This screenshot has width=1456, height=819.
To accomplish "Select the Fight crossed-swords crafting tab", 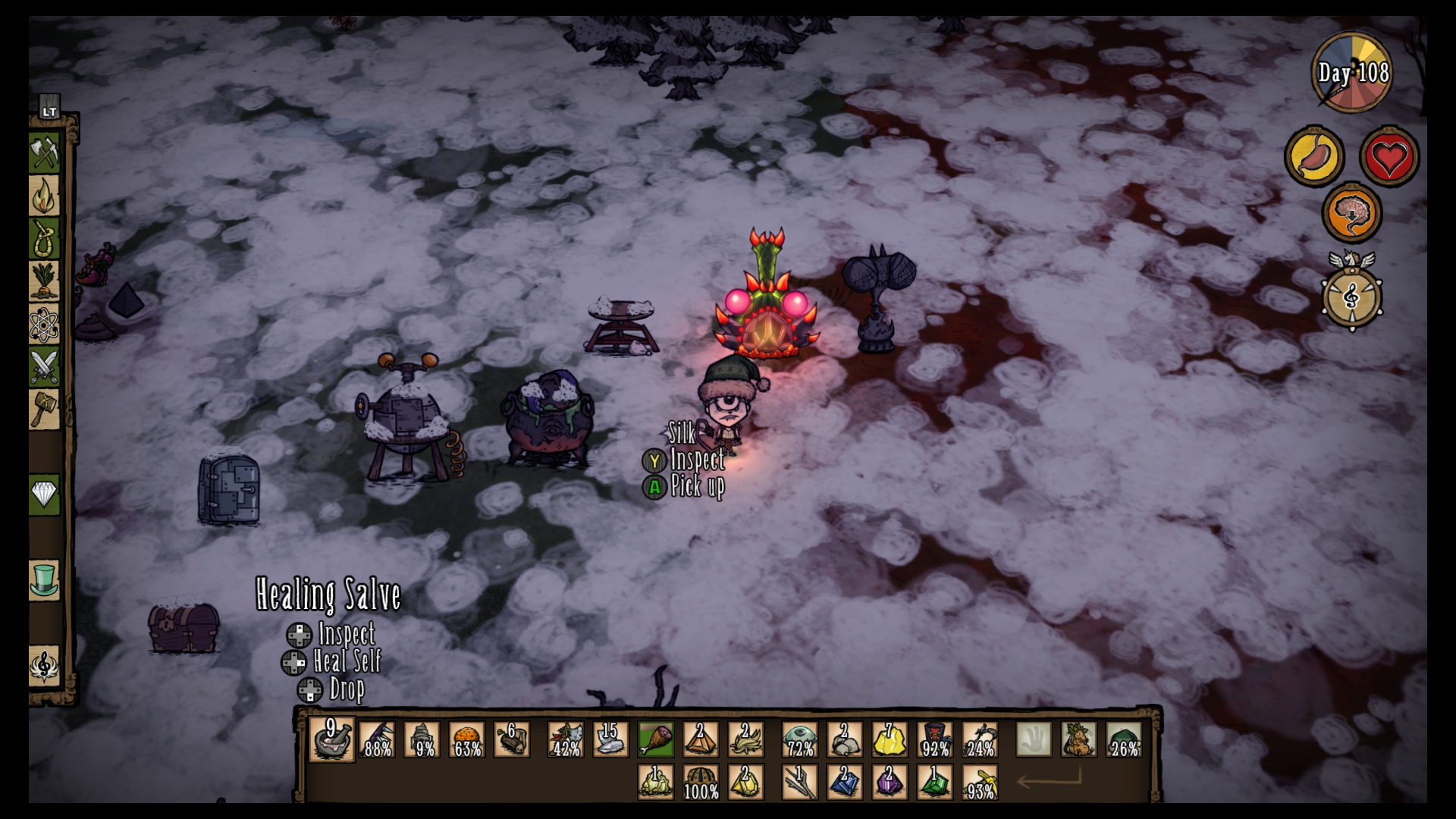I will (44, 367).
